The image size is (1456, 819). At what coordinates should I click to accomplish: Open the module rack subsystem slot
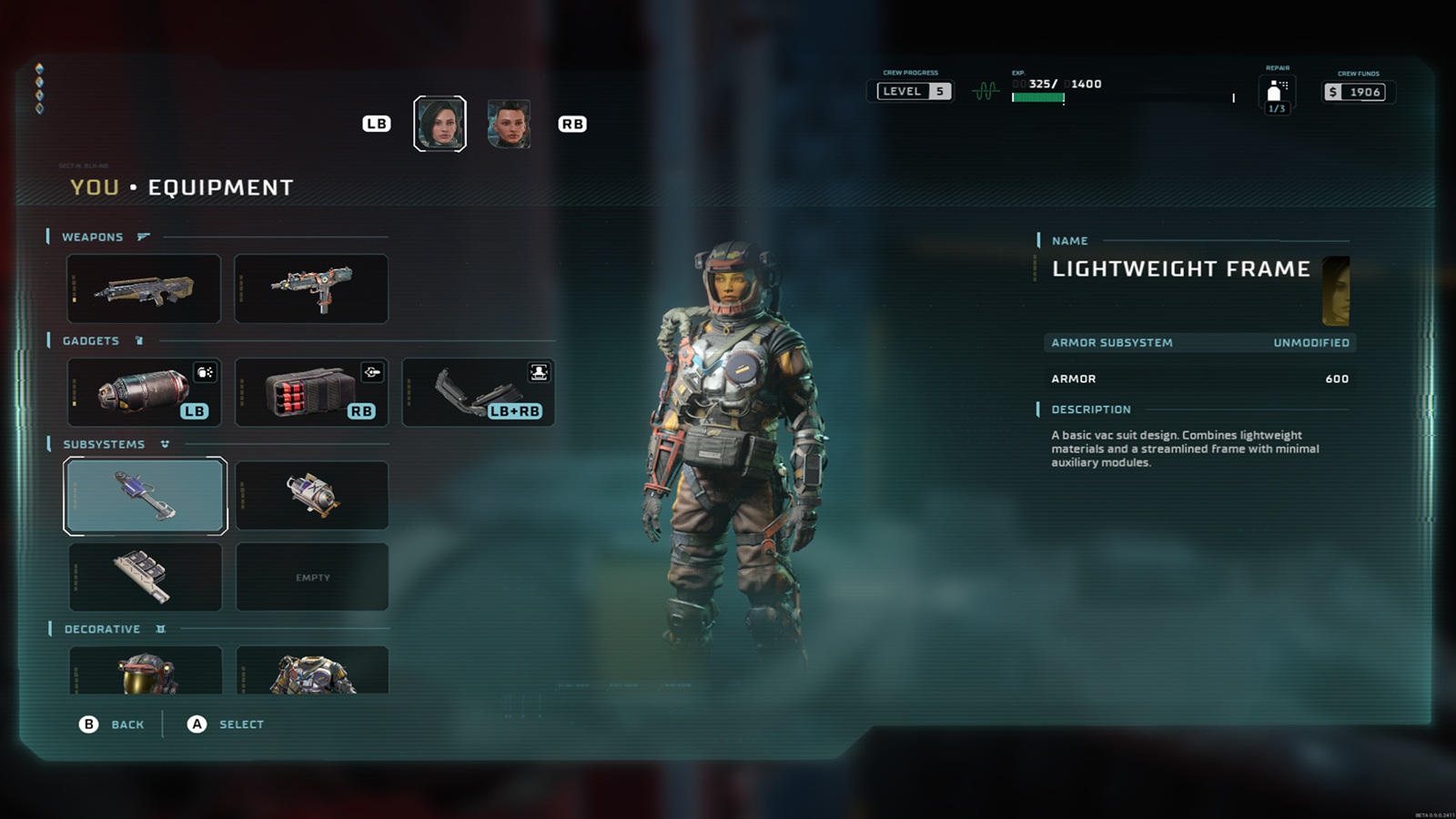click(x=145, y=577)
